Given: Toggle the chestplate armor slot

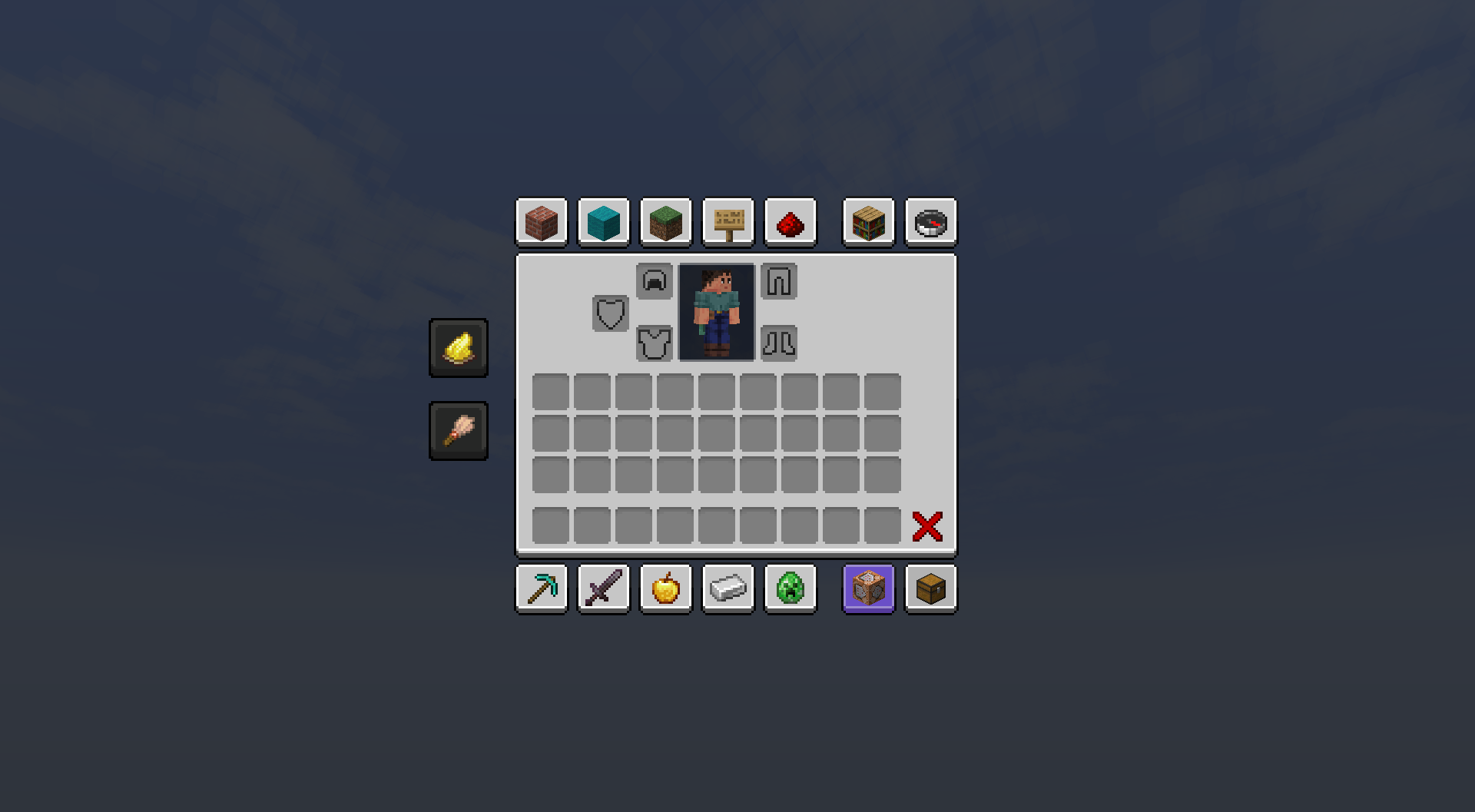Looking at the screenshot, I should click(655, 343).
